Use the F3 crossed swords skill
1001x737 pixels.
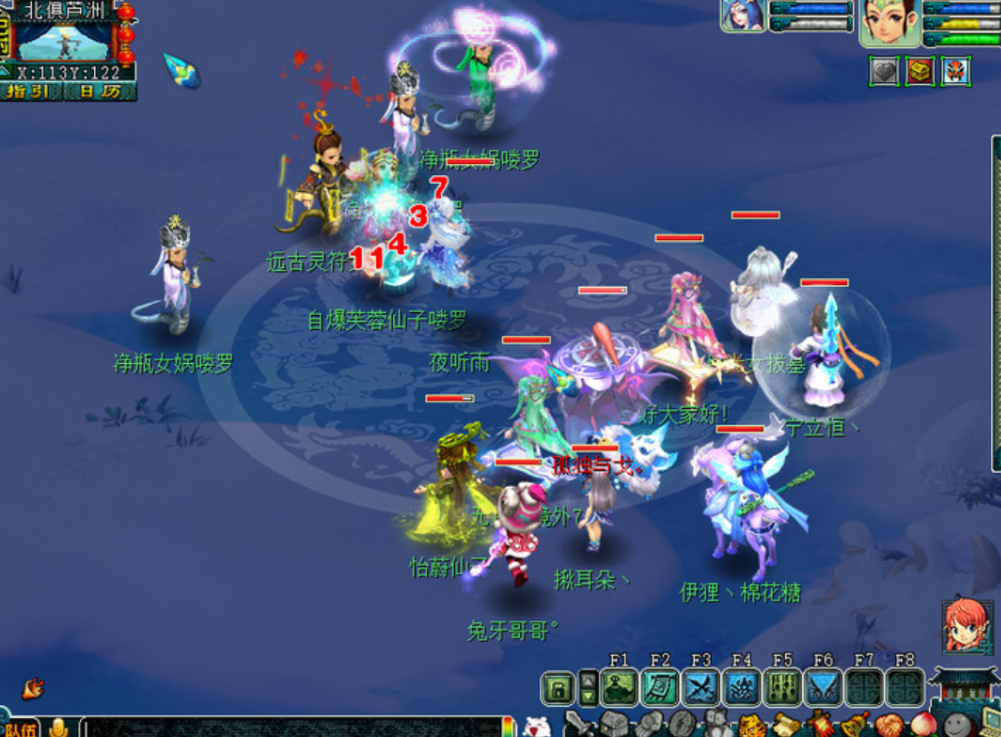[701, 688]
